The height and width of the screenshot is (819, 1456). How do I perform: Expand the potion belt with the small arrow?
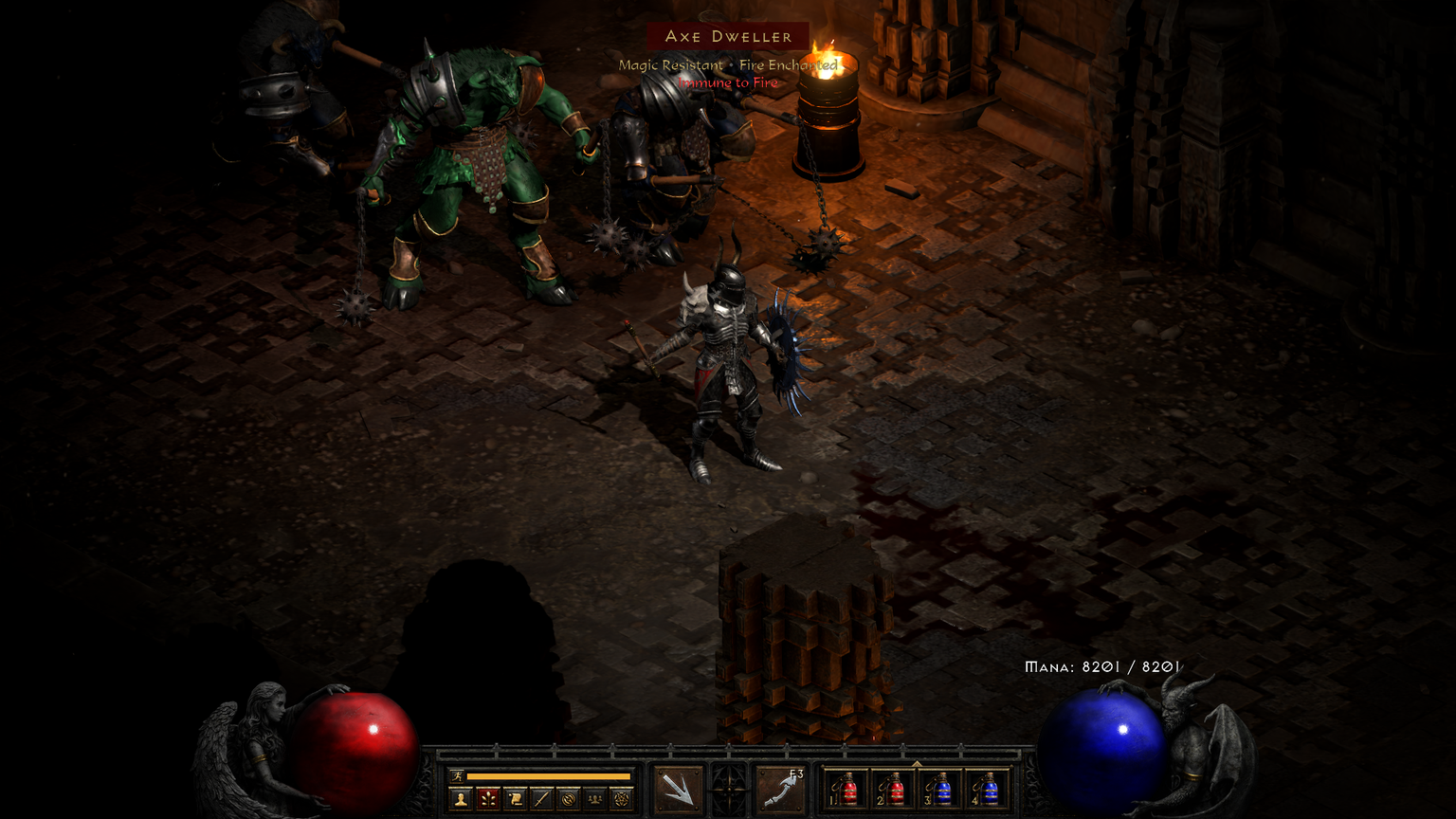(917, 763)
